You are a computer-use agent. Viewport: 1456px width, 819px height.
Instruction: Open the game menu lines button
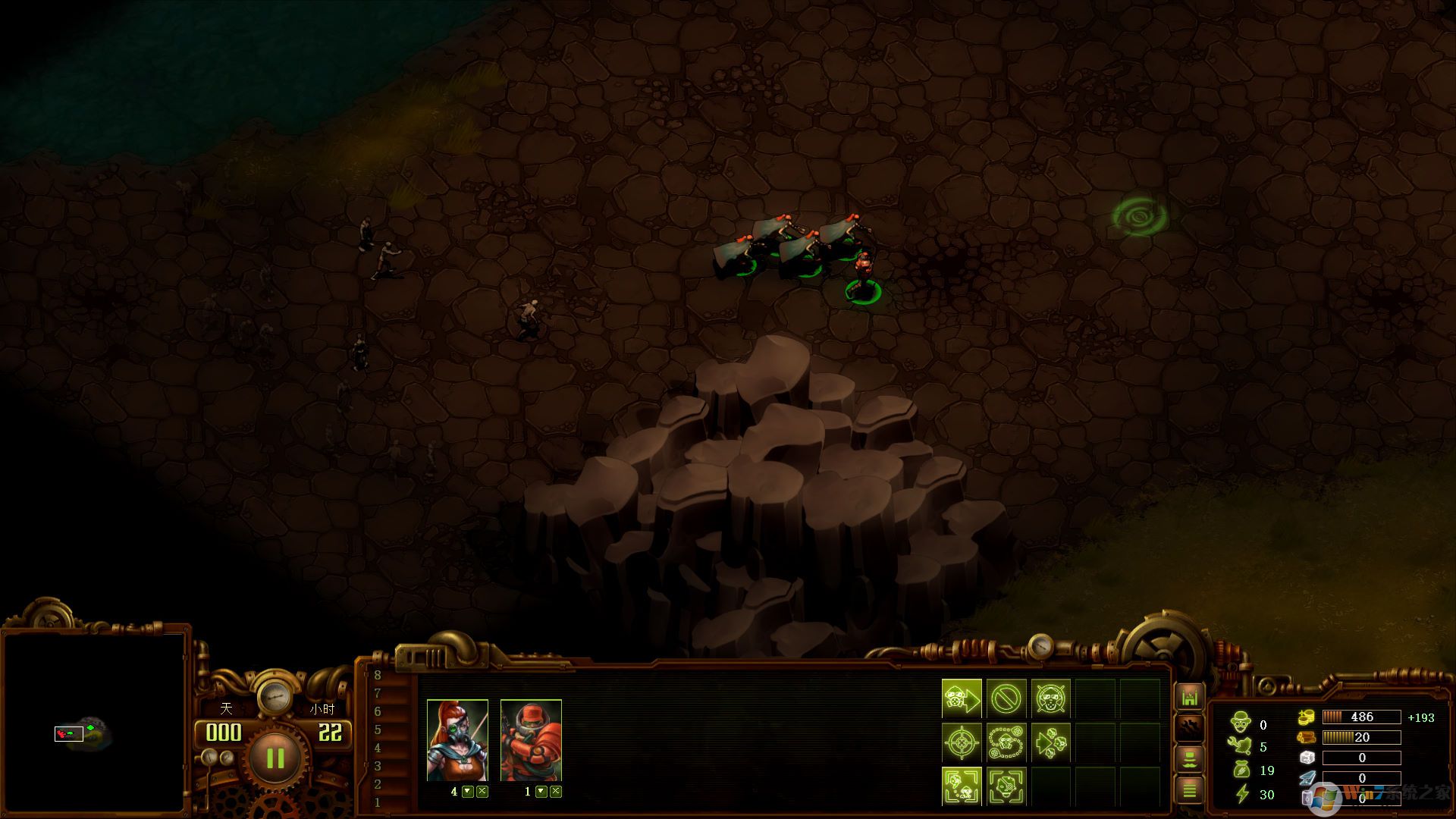(1189, 790)
